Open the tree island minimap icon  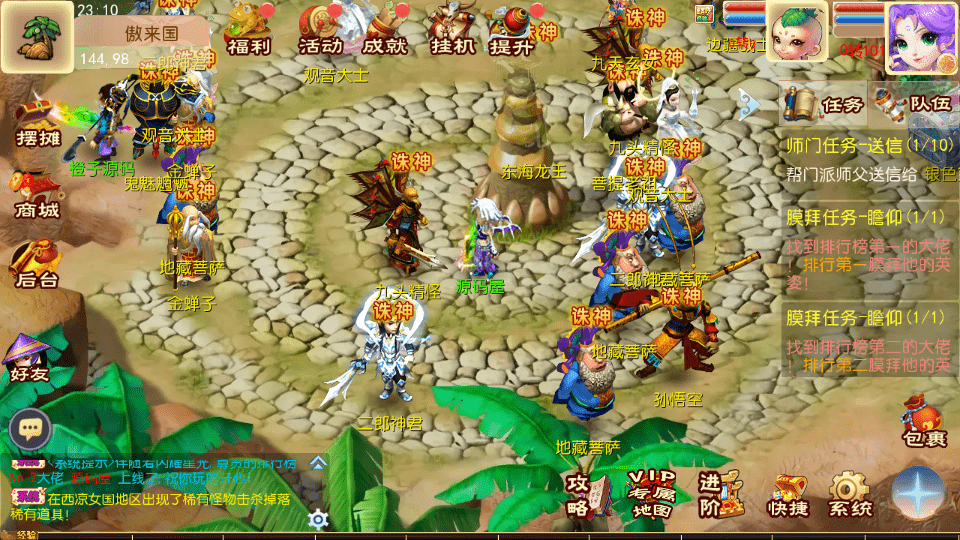[x=37, y=36]
